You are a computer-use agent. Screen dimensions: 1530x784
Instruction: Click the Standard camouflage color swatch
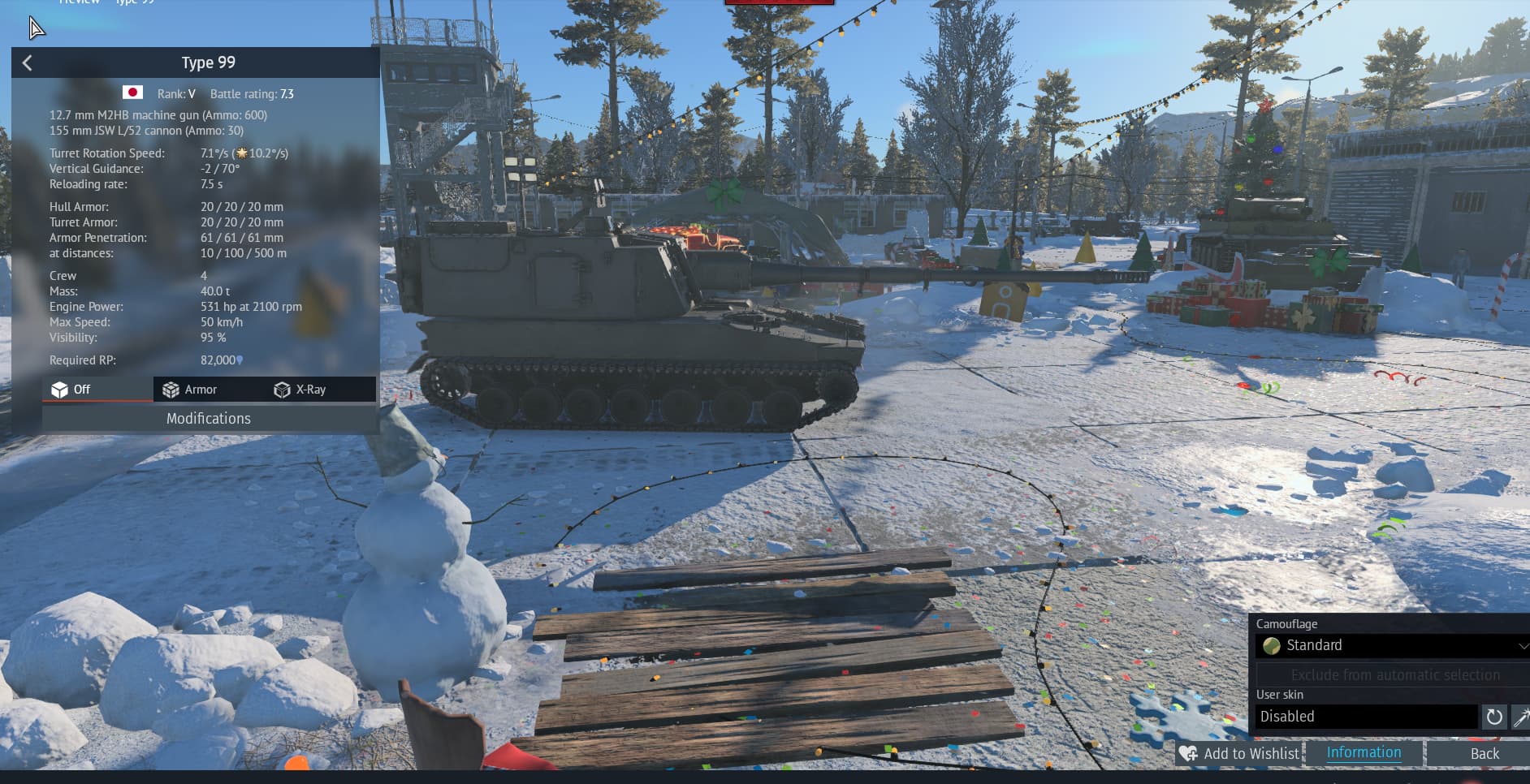click(1272, 646)
